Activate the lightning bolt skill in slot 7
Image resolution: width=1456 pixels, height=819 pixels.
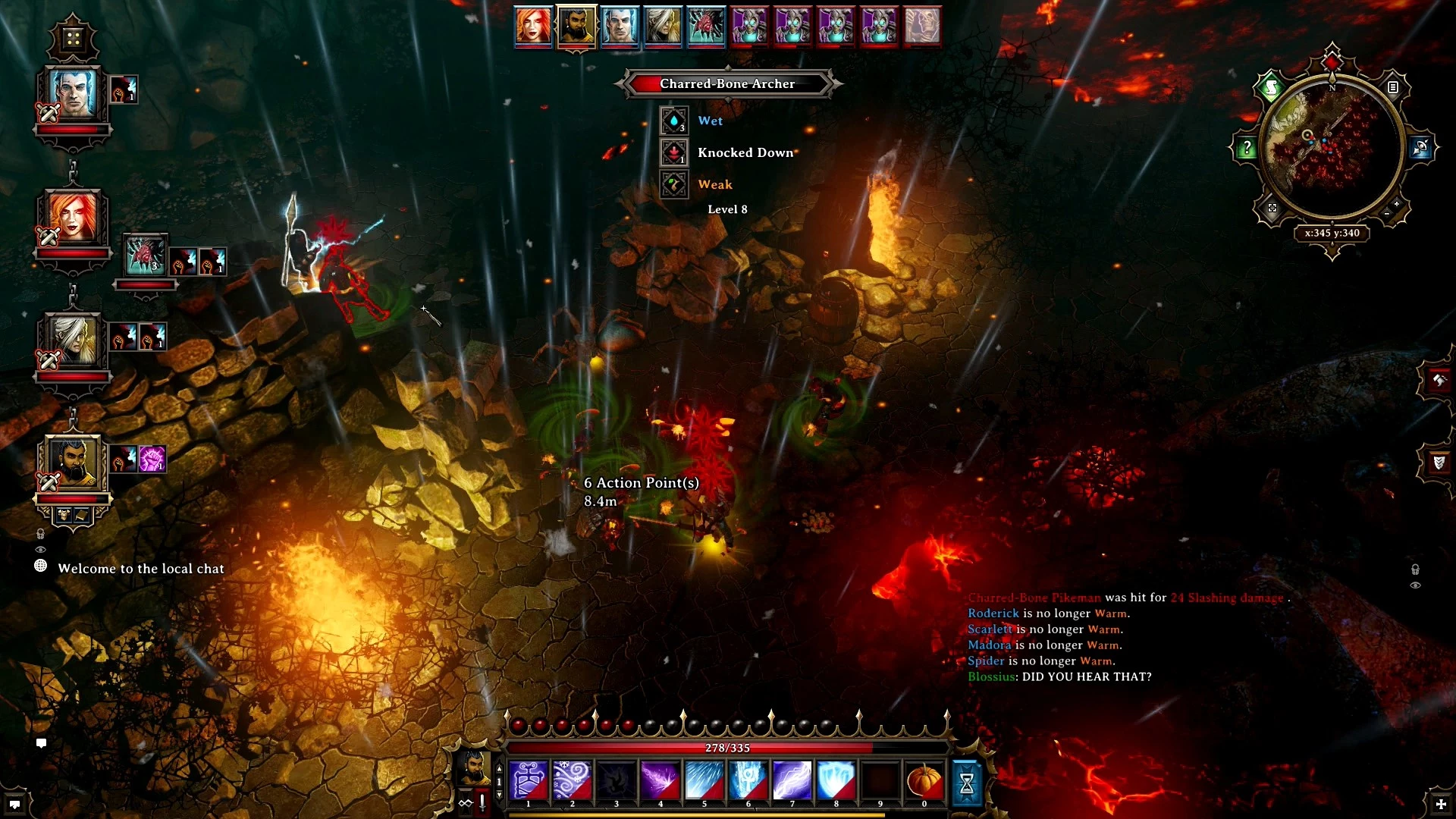tap(792, 781)
